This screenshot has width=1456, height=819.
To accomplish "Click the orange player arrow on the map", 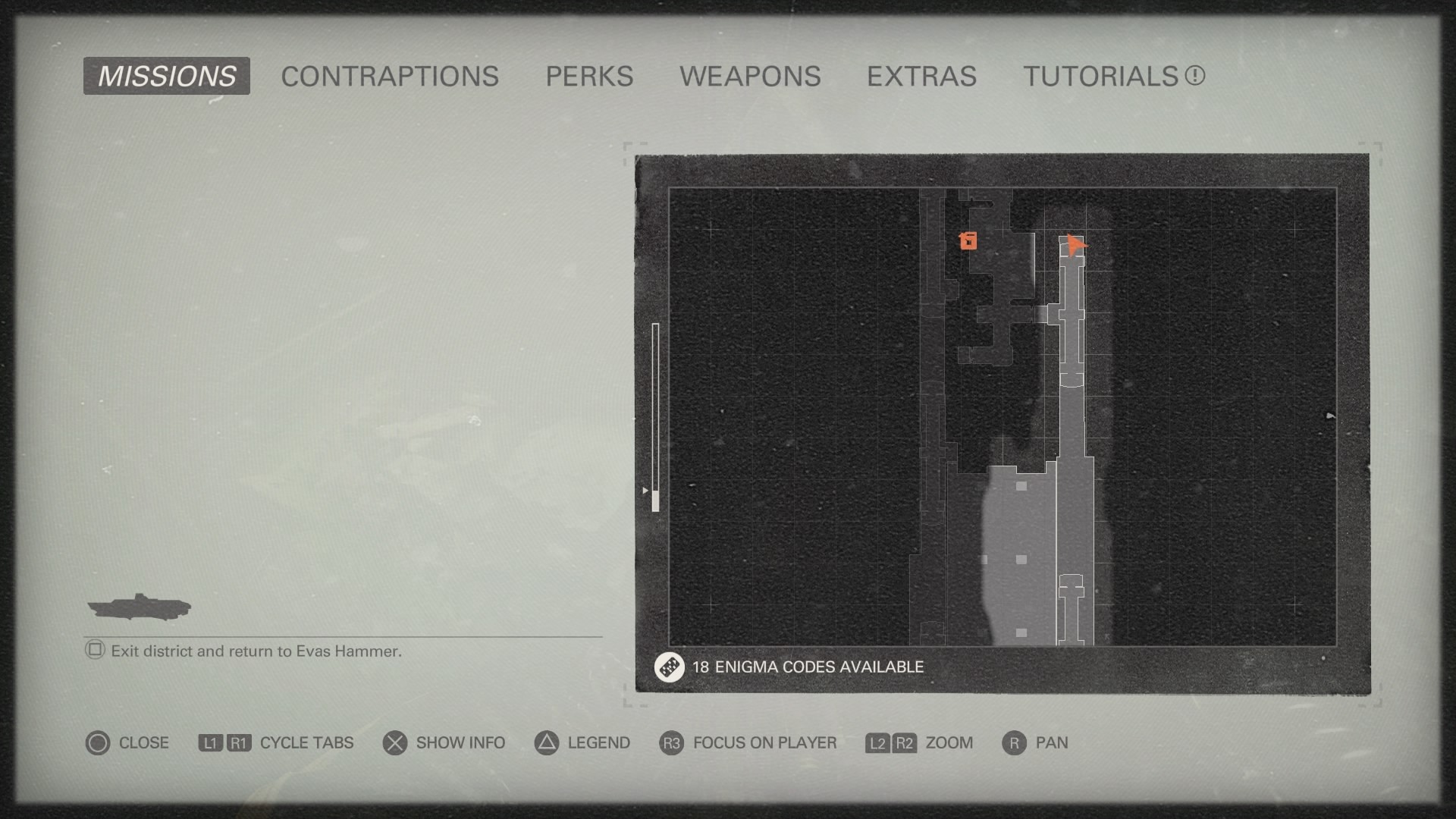I will pyautogui.click(x=1075, y=245).
